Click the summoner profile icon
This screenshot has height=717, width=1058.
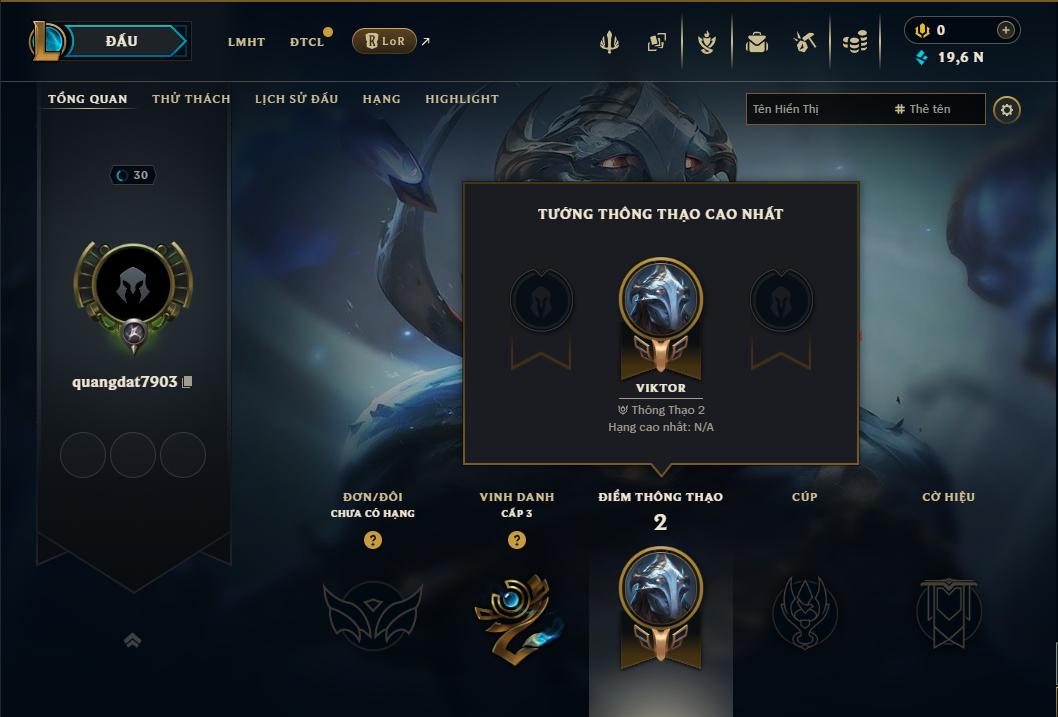point(133,289)
